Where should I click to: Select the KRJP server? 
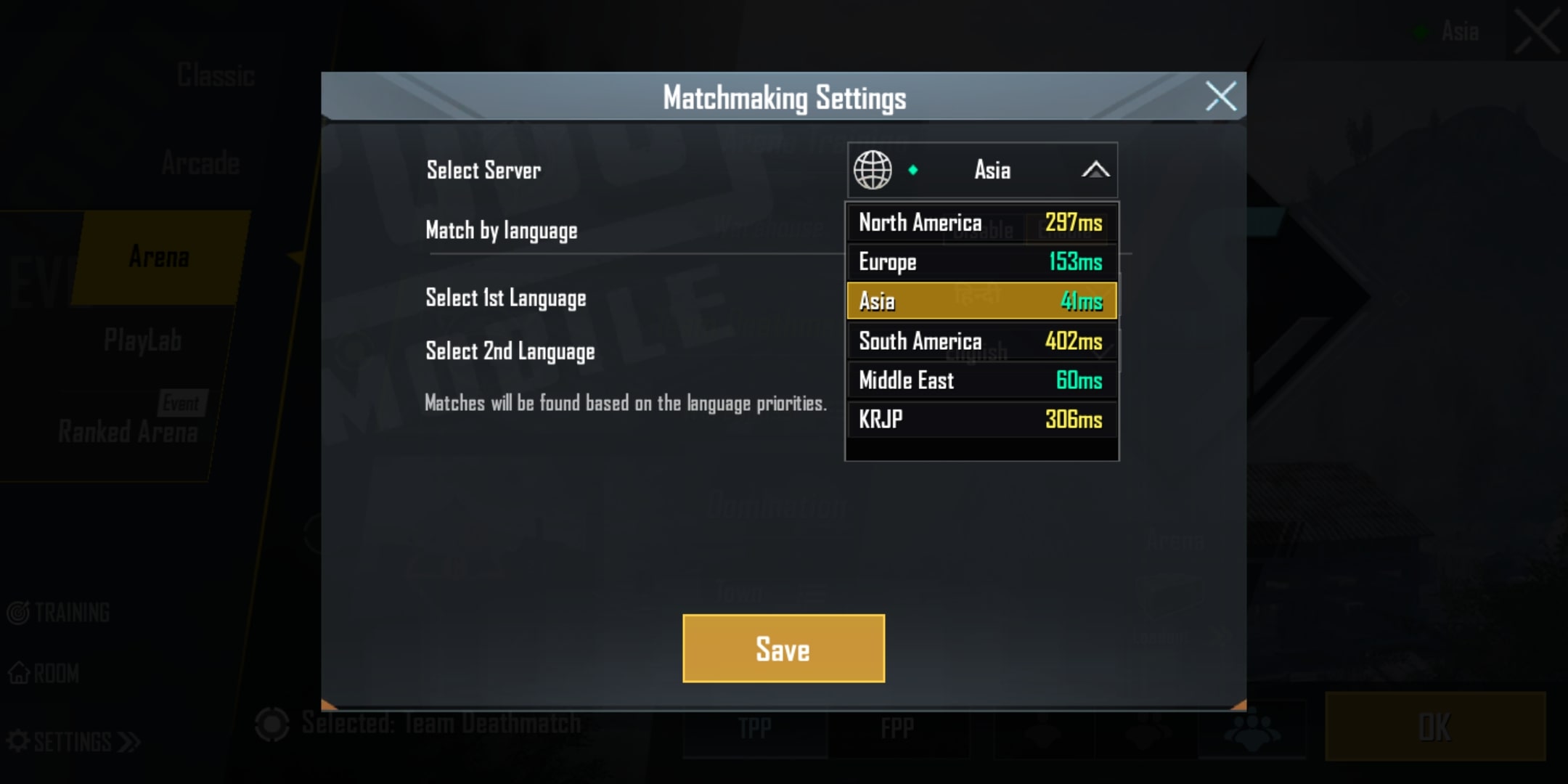981,419
